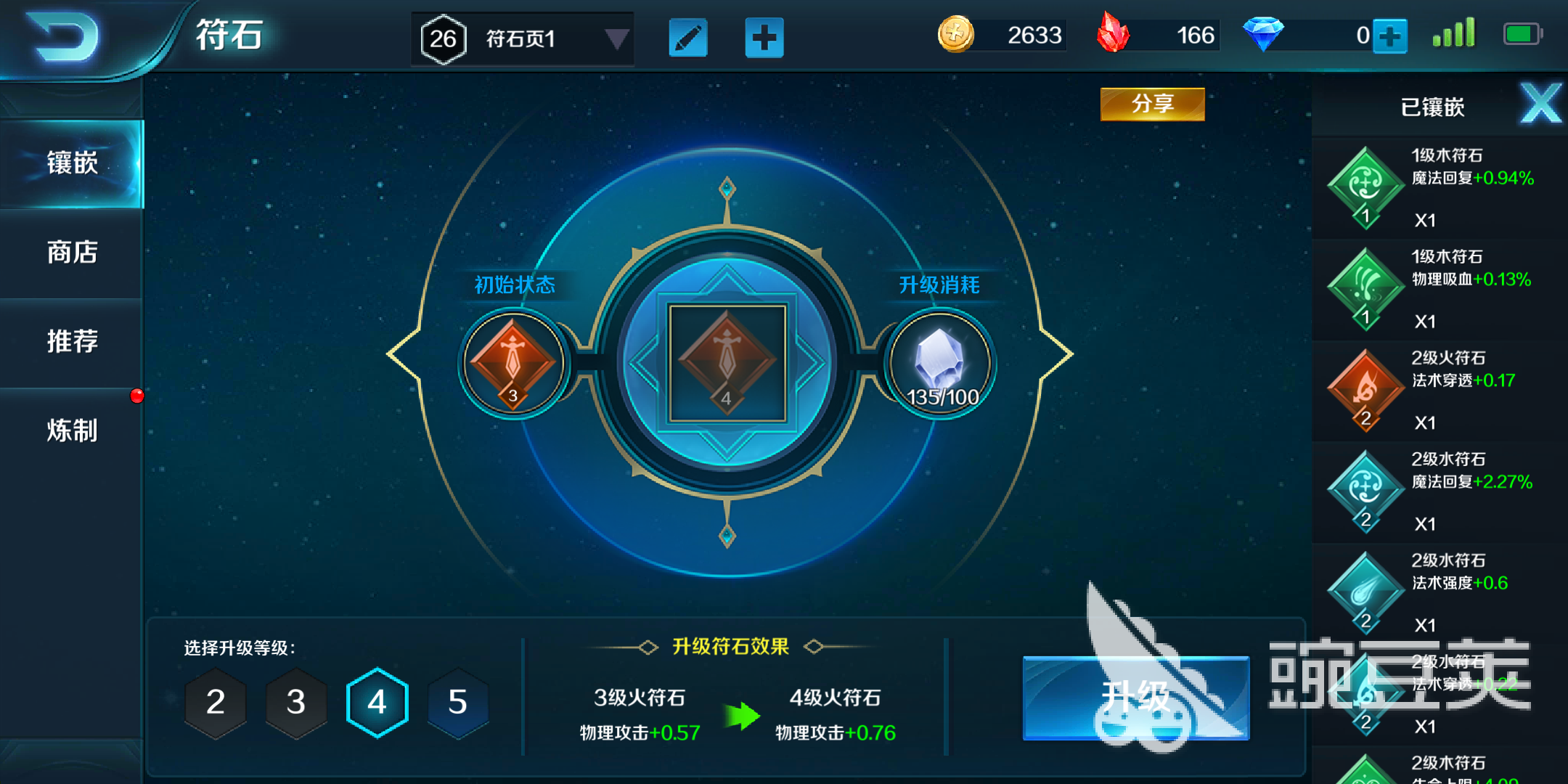This screenshot has width=1568, height=784.
Task: Select upgrade level 3
Action: point(296,702)
